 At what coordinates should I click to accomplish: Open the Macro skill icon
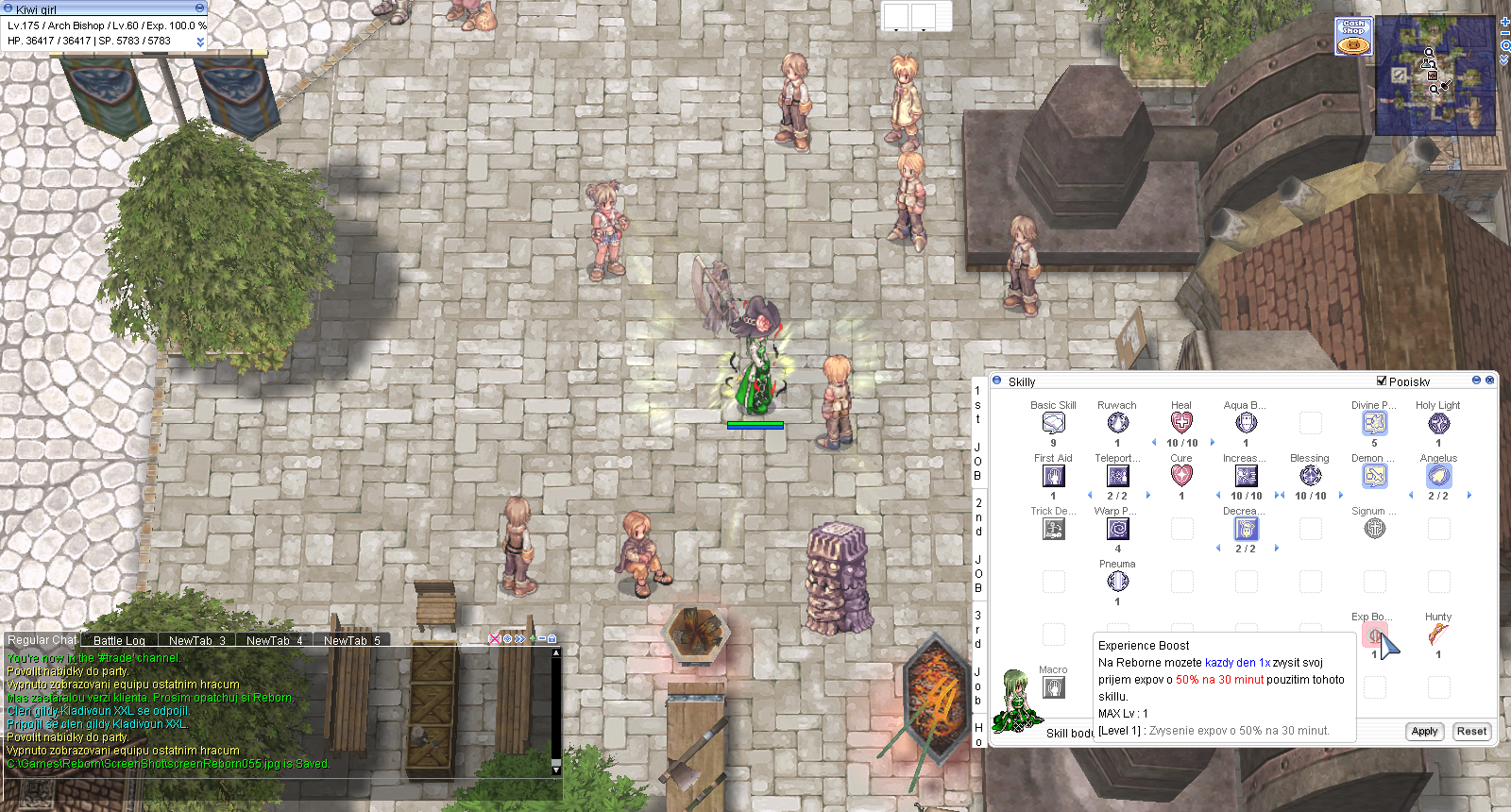click(1053, 687)
